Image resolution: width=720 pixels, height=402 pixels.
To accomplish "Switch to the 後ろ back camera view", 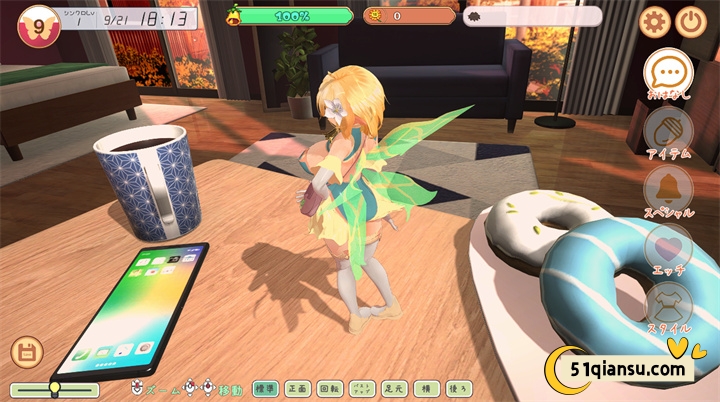I will point(457,389).
